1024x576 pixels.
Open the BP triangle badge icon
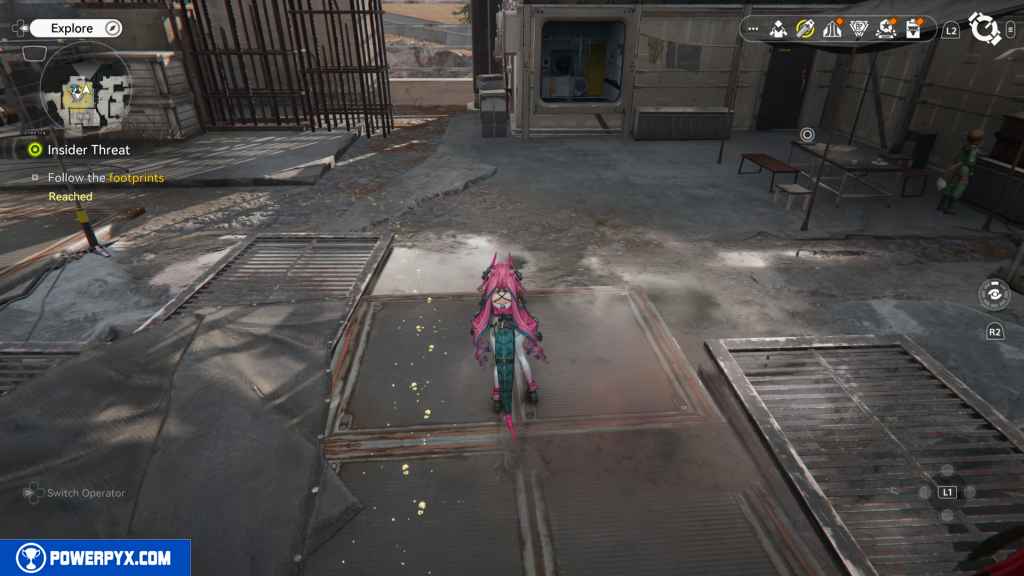click(858, 29)
